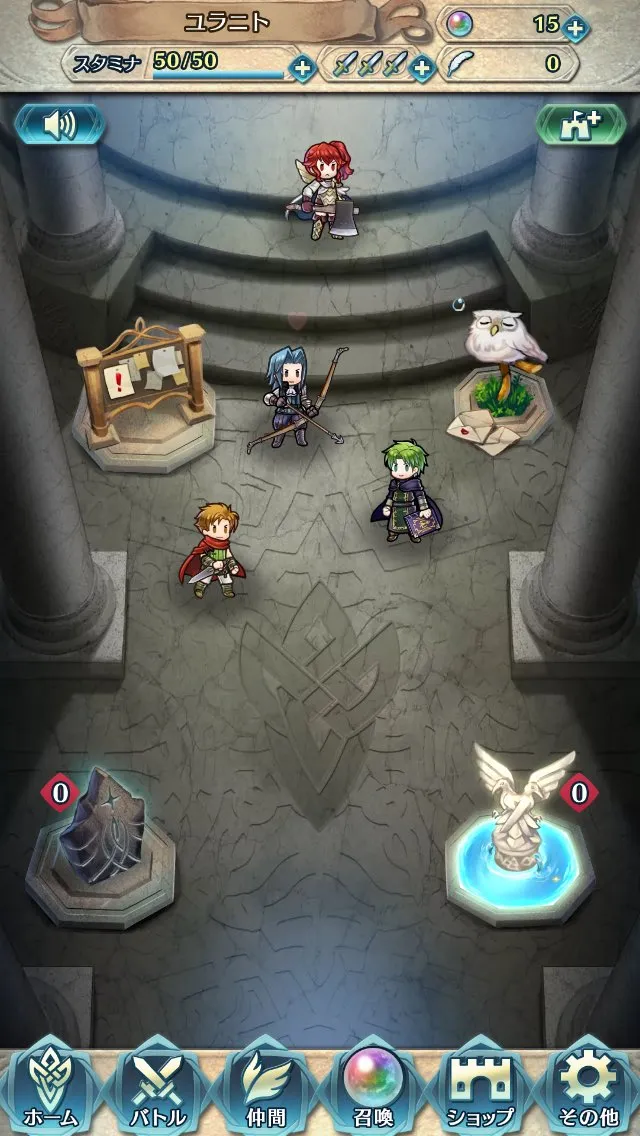Select the その他 gear tab
Viewport: 640px width, 1136px height.
[x=589, y=1088]
